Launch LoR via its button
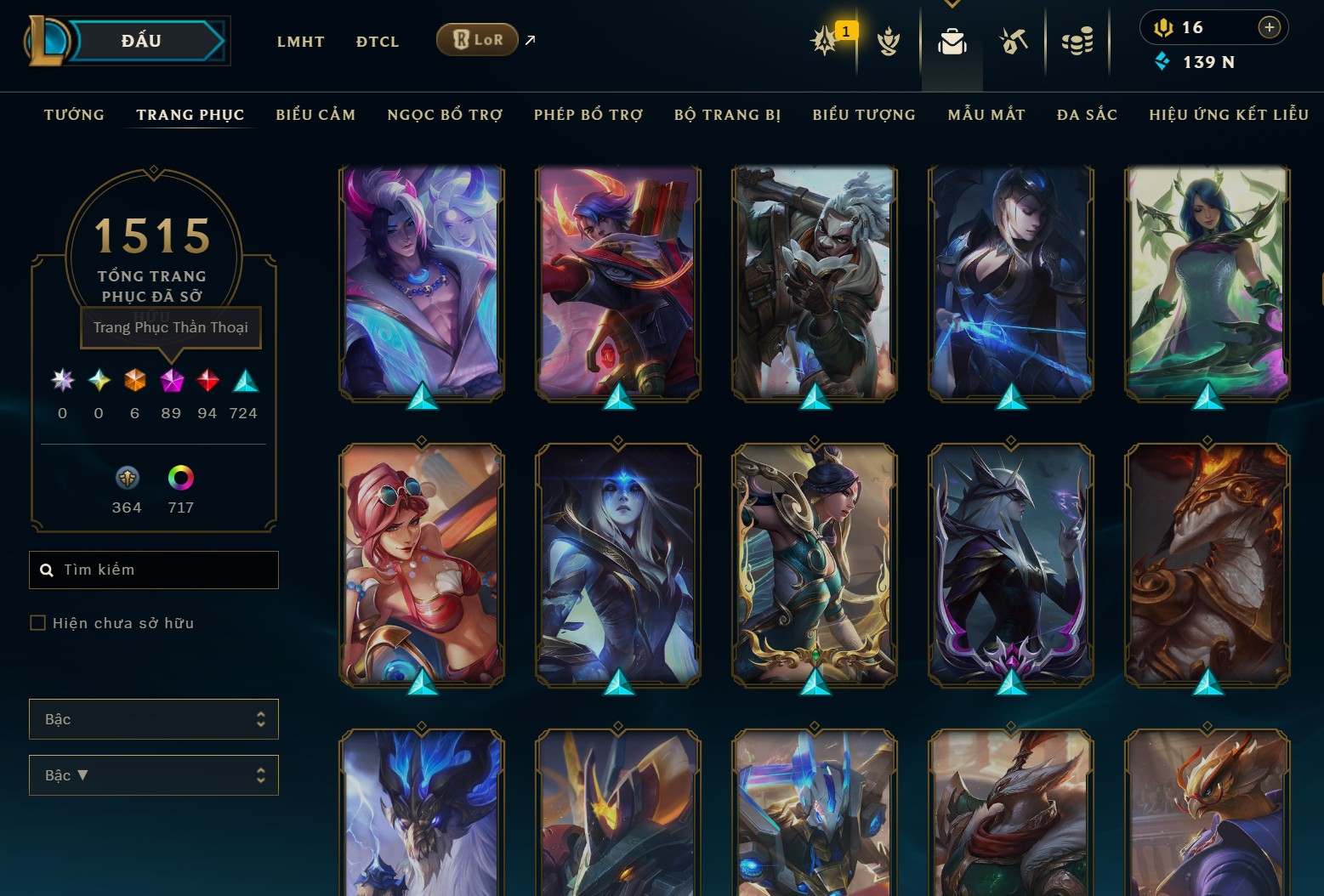 click(x=476, y=39)
